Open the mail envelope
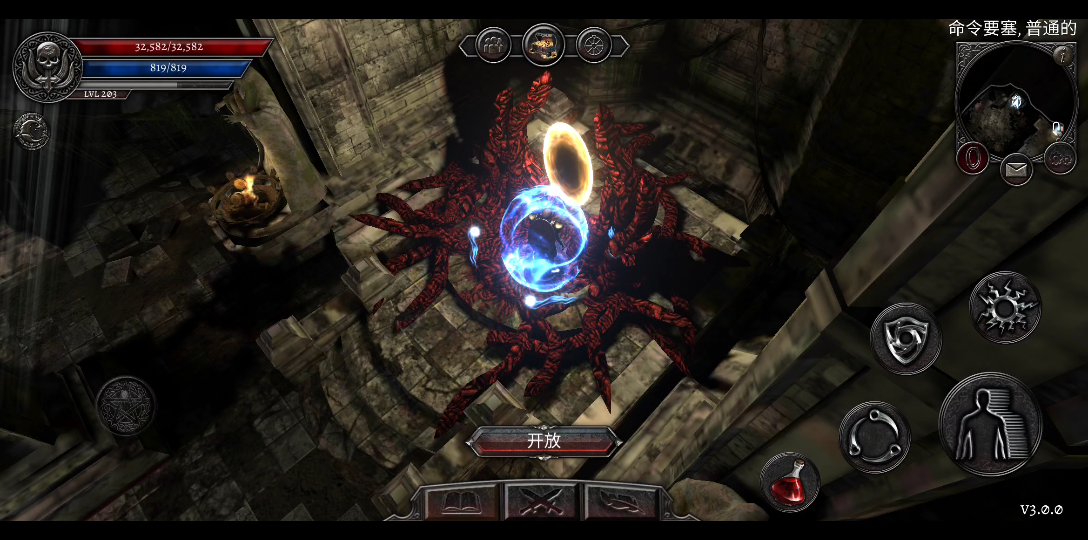Image resolution: width=1088 pixels, height=540 pixels. point(1017,168)
